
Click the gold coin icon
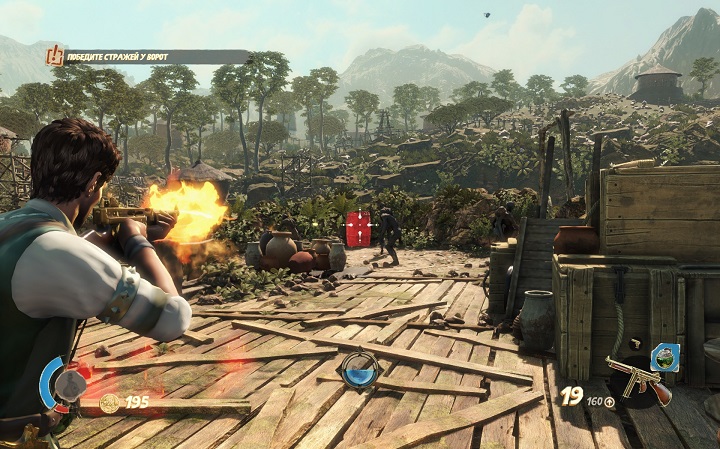tap(109, 402)
